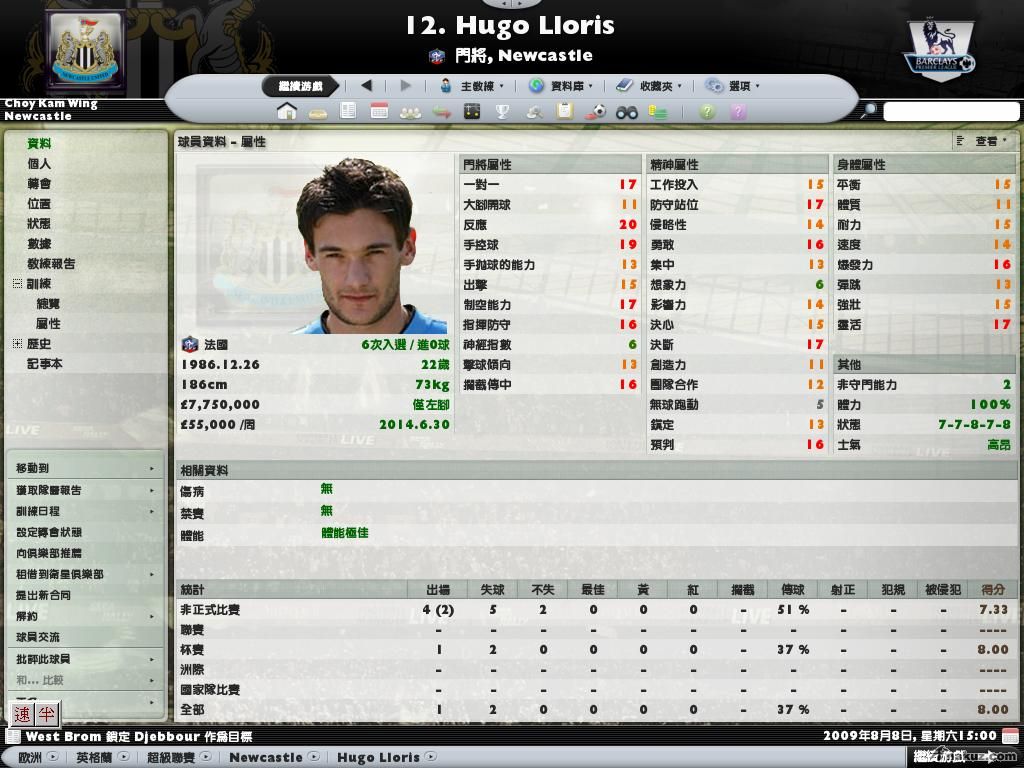
Task: Go back with the left arrow button
Action: [x=366, y=86]
